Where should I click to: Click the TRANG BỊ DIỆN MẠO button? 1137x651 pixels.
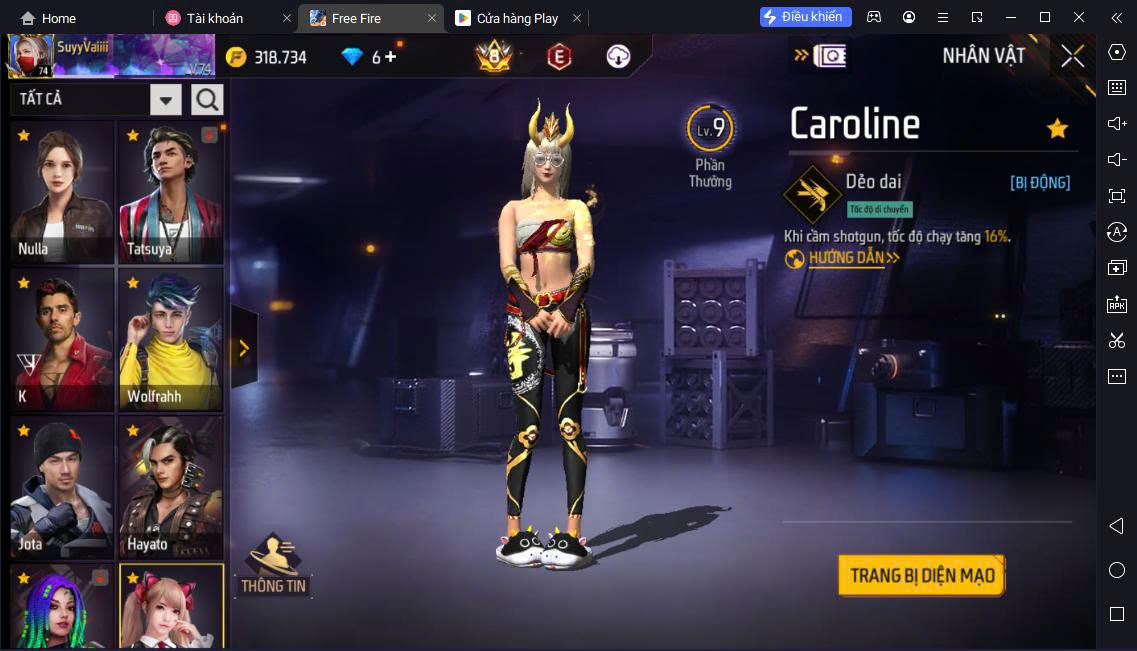[x=921, y=575]
